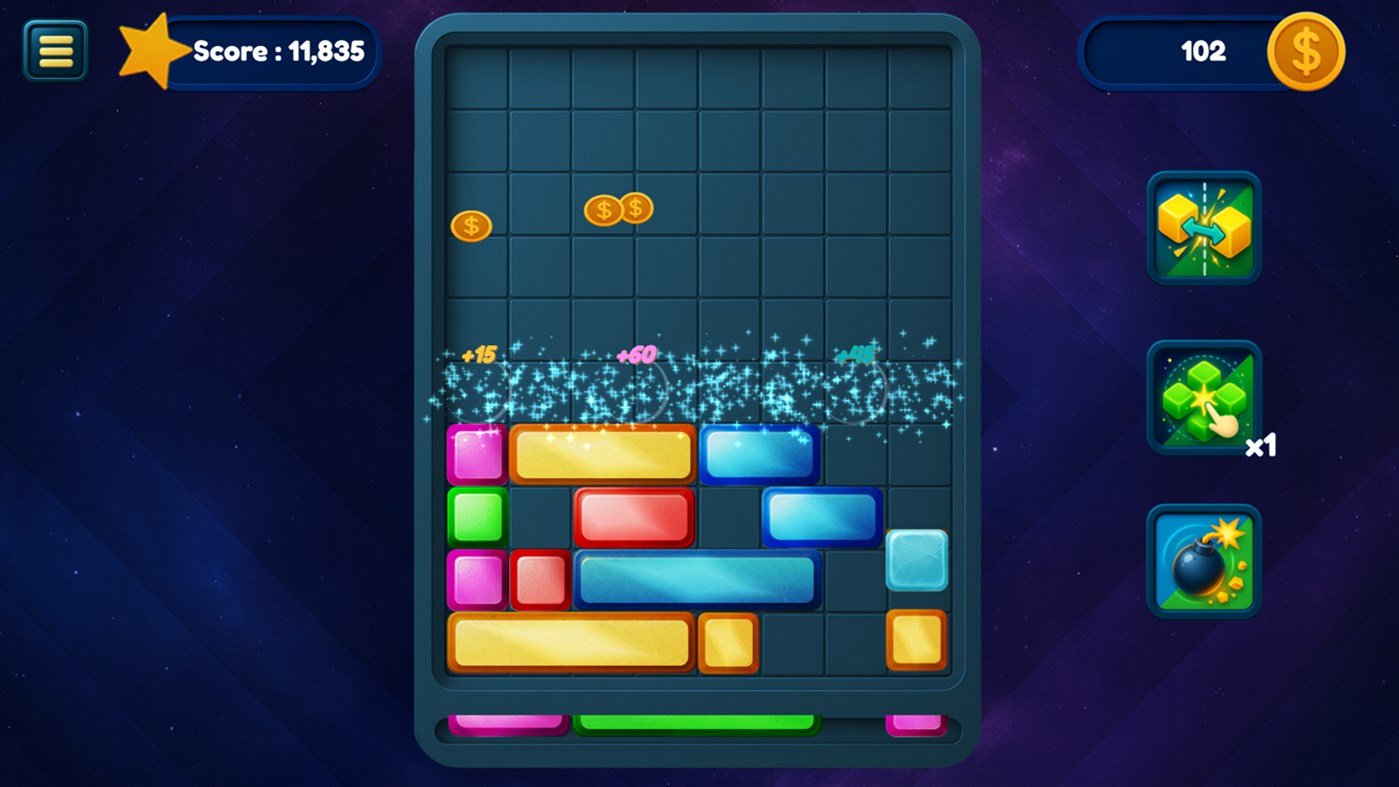Click the x1 count next to green power-up
The width and height of the screenshot is (1399, 787).
[1260, 447]
